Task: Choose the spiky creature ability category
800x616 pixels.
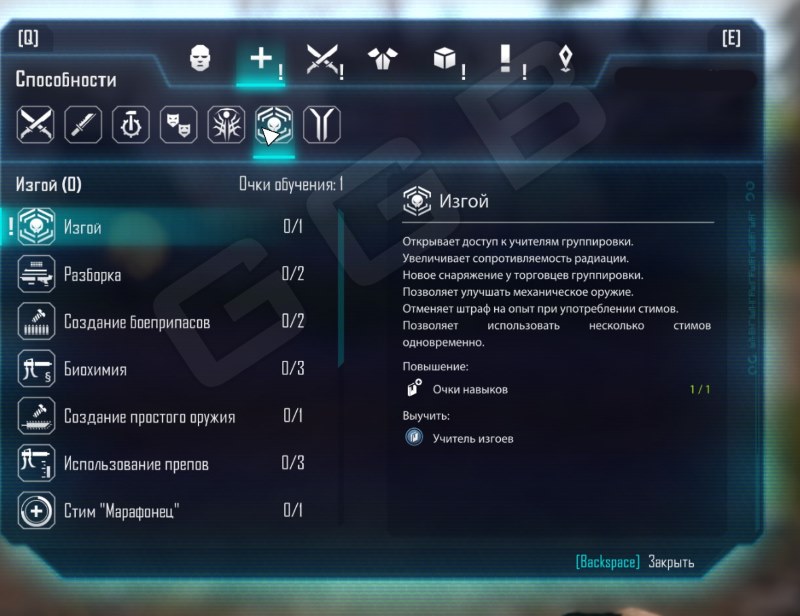Action: [x=226, y=125]
